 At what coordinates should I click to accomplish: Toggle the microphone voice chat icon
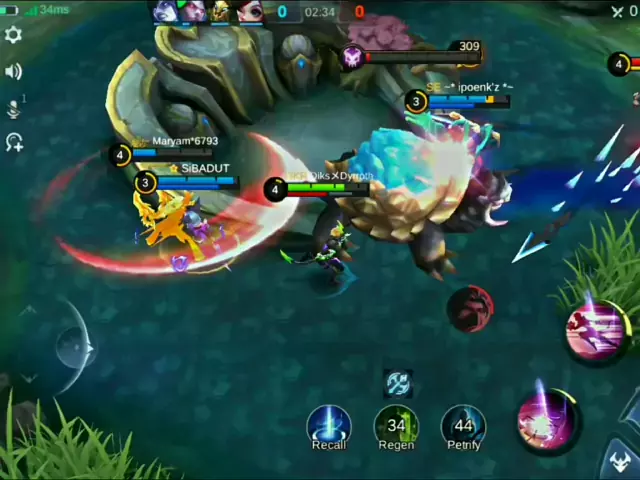pos(14,108)
